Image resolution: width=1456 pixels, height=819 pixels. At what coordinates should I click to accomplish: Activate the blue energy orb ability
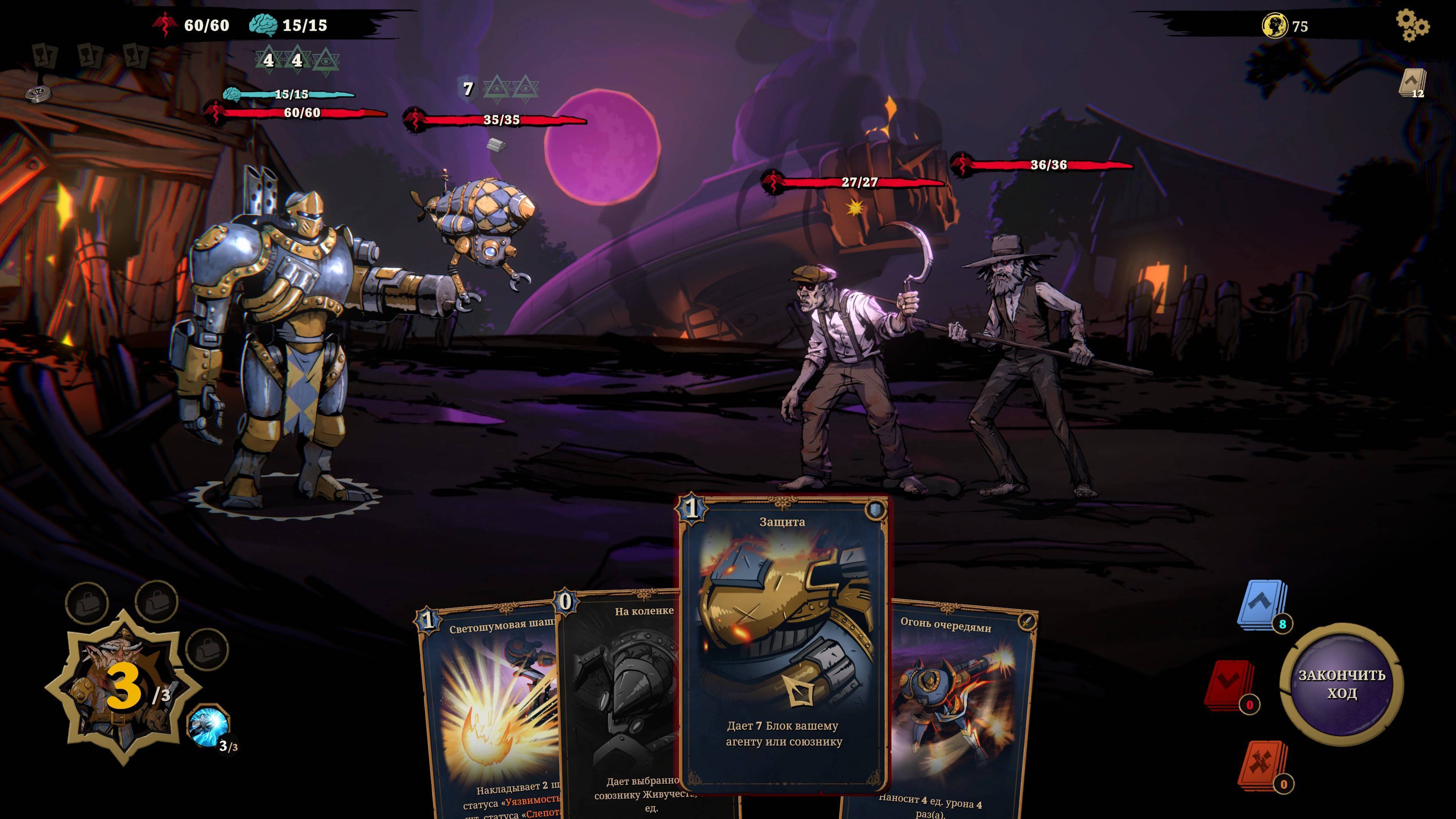coord(209,726)
